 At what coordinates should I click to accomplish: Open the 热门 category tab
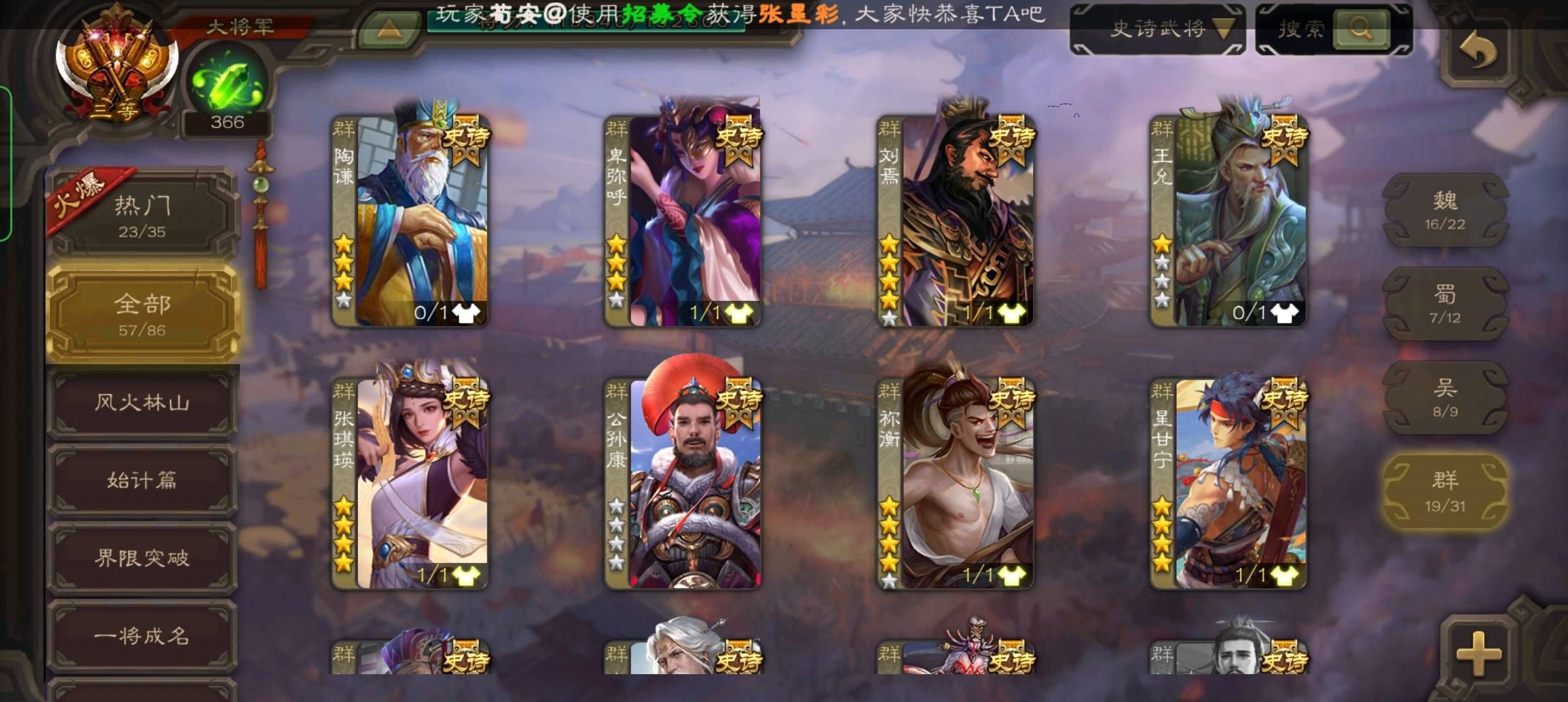point(142,214)
